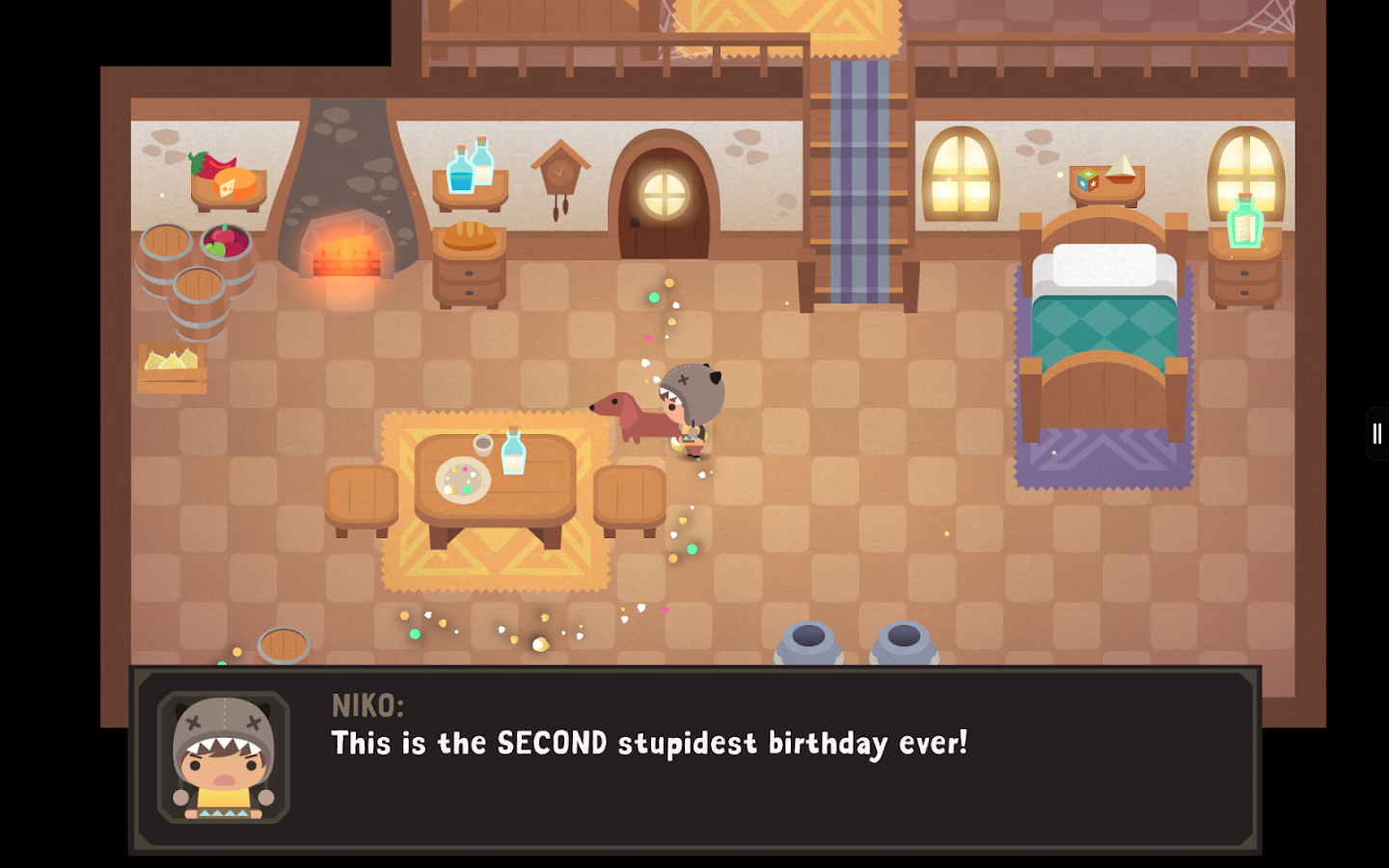Click the tipped-over barrel on the floor
The image size is (1389, 868).
[285, 644]
